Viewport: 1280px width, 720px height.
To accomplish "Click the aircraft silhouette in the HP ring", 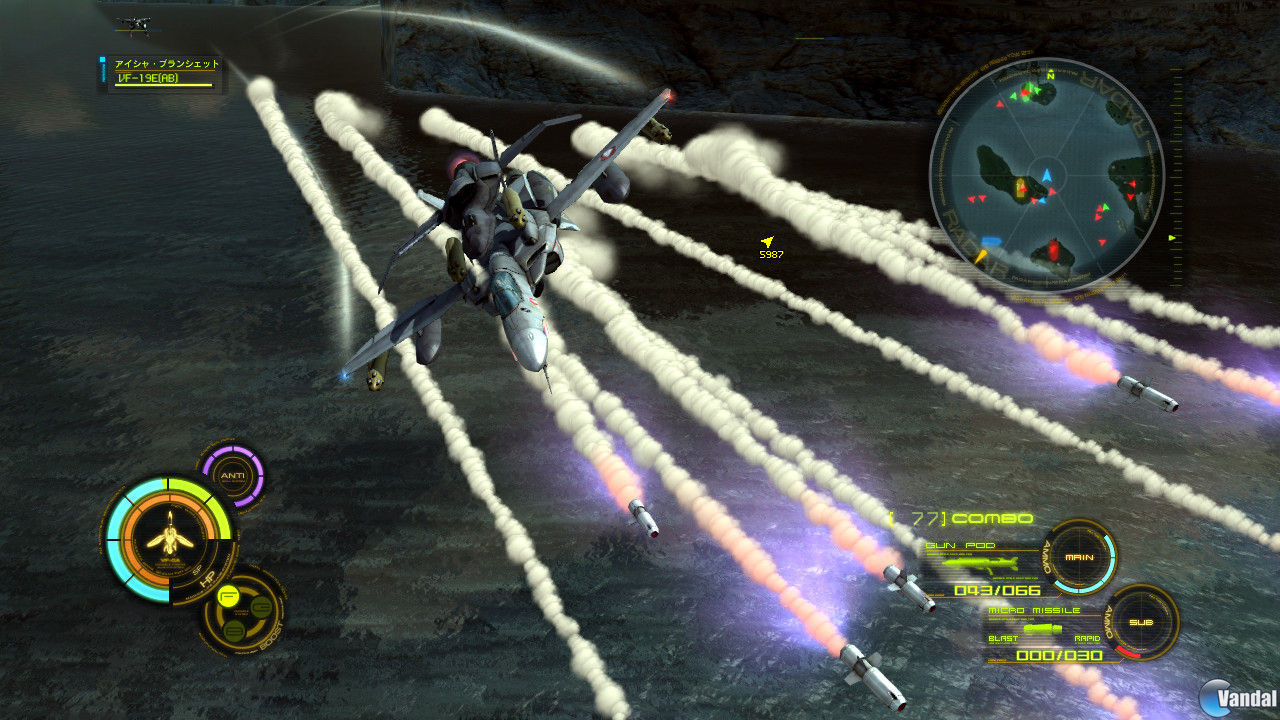I will (169, 538).
